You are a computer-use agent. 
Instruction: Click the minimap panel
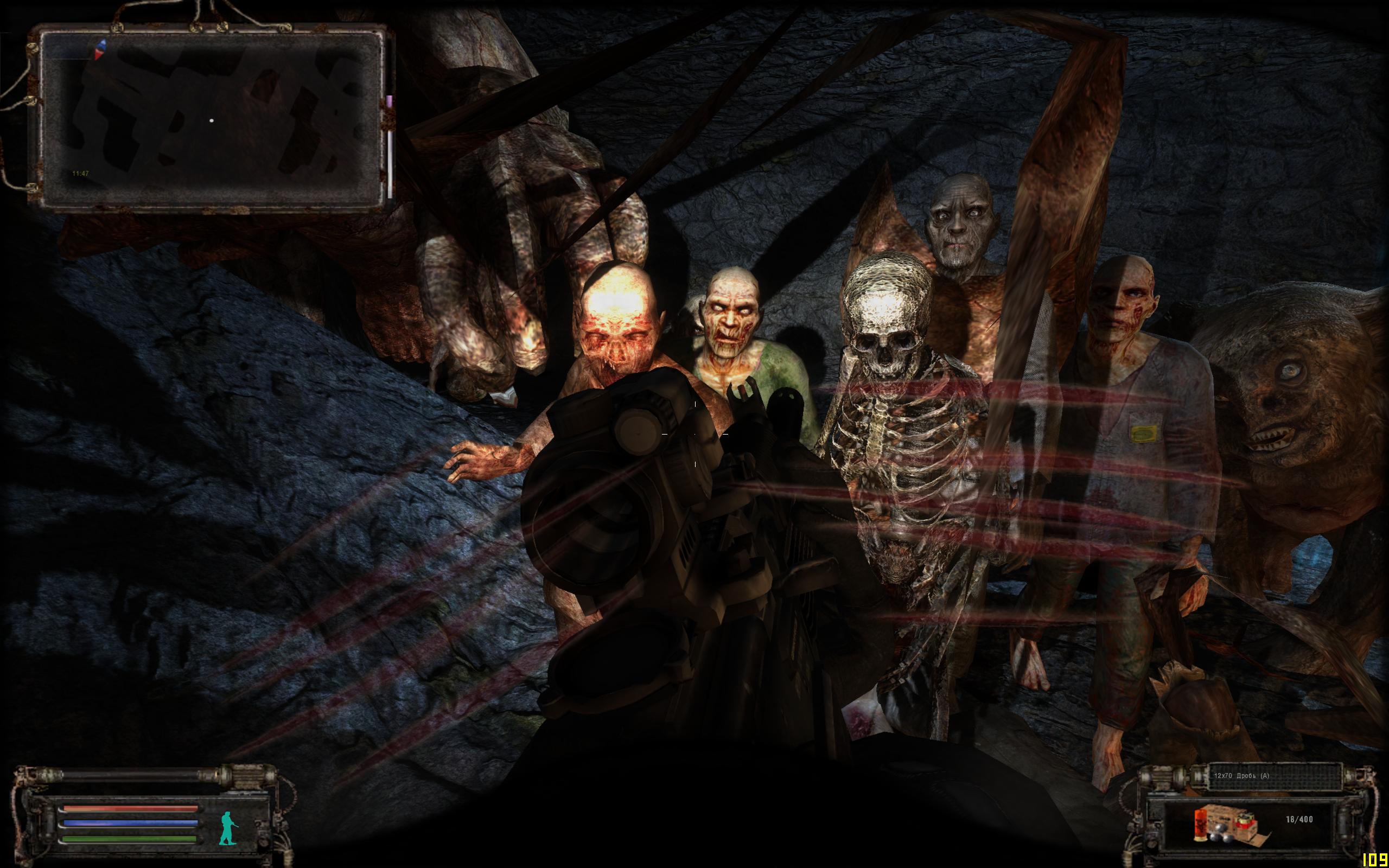(x=211, y=118)
